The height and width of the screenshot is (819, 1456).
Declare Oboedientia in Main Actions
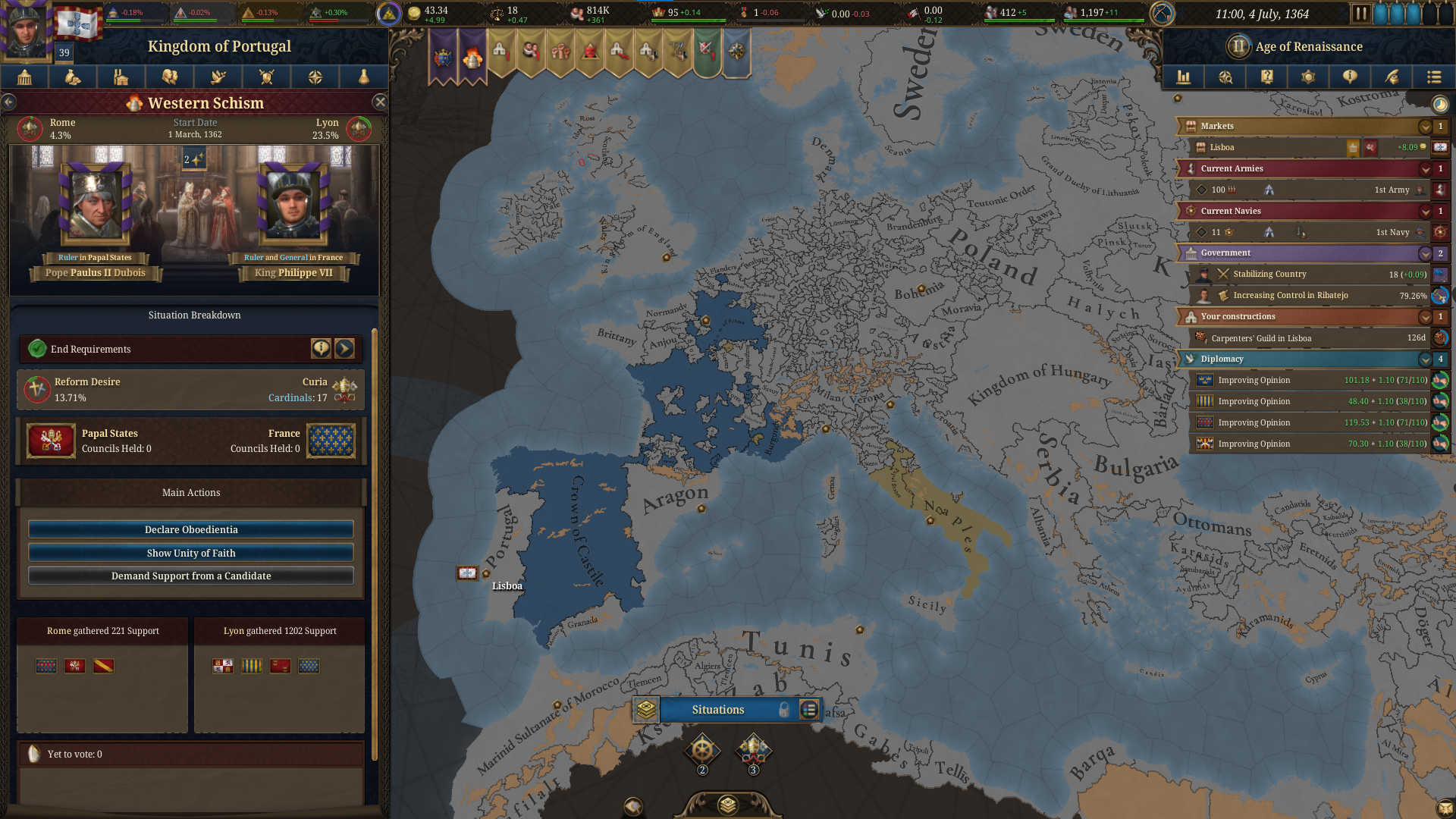(191, 529)
